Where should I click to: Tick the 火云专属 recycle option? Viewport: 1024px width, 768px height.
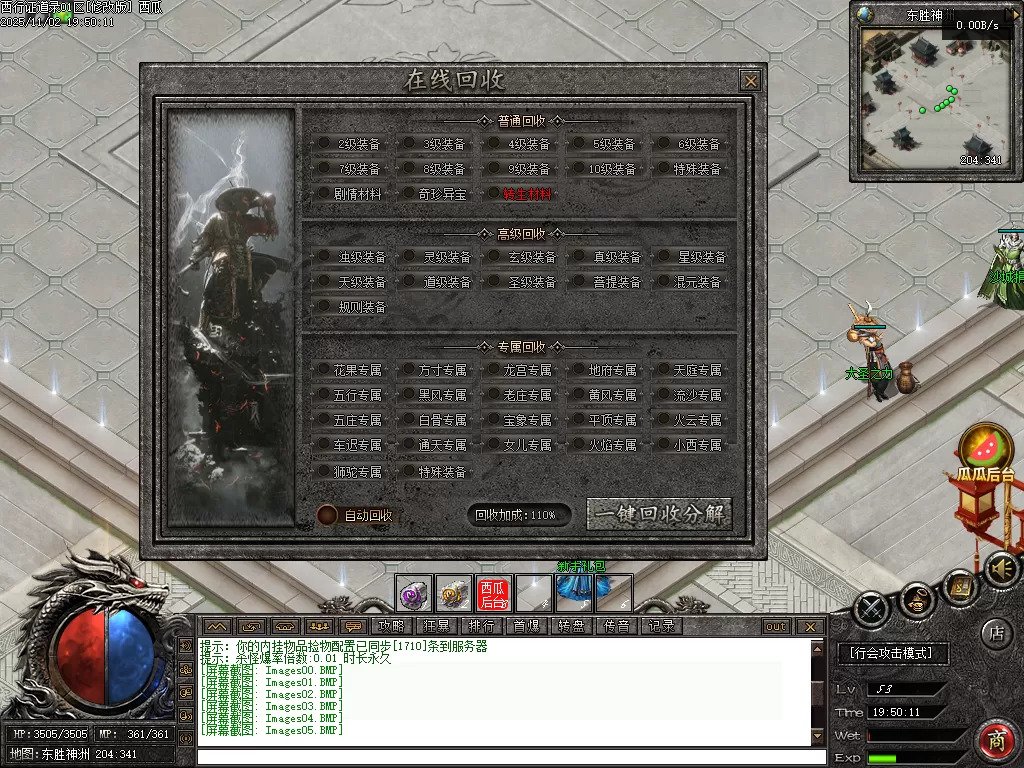(x=662, y=420)
